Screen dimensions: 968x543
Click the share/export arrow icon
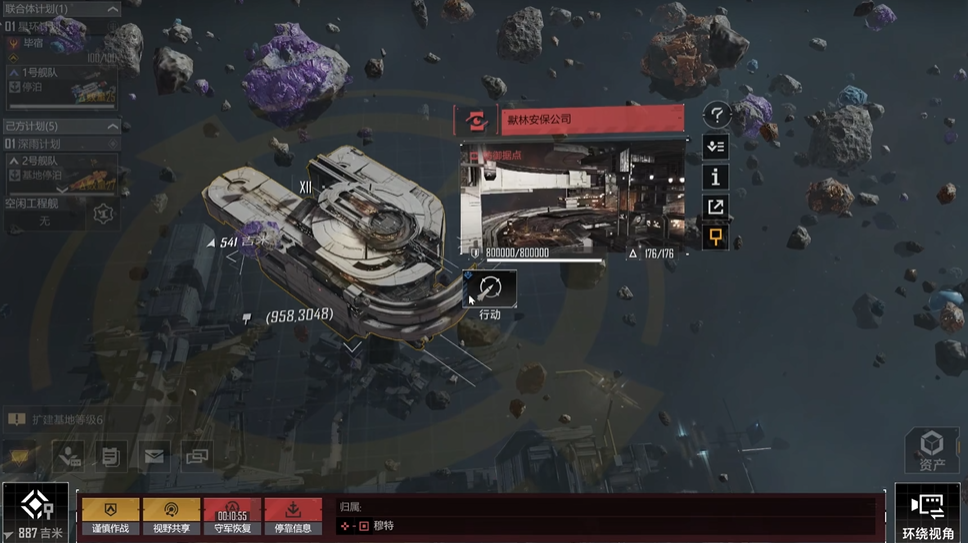tap(715, 207)
